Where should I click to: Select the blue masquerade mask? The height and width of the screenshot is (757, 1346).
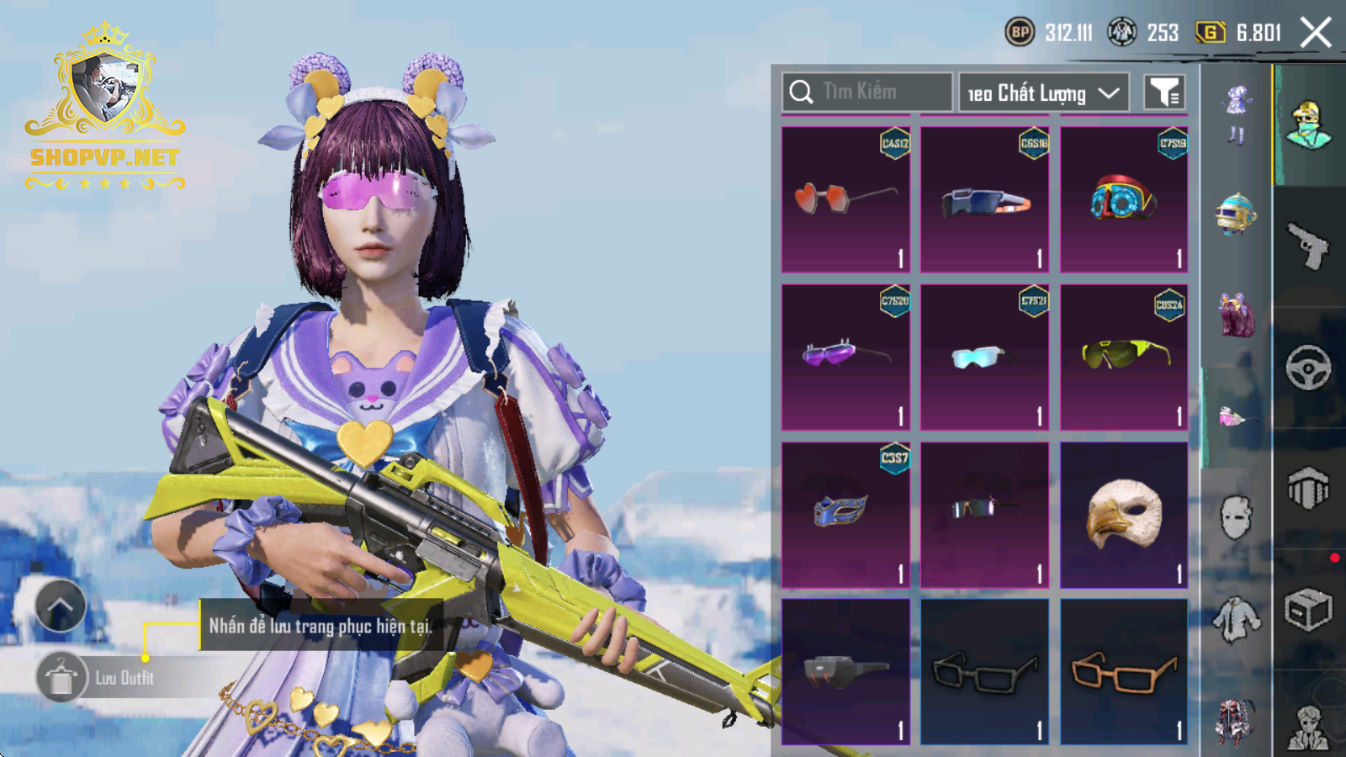tap(846, 514)
